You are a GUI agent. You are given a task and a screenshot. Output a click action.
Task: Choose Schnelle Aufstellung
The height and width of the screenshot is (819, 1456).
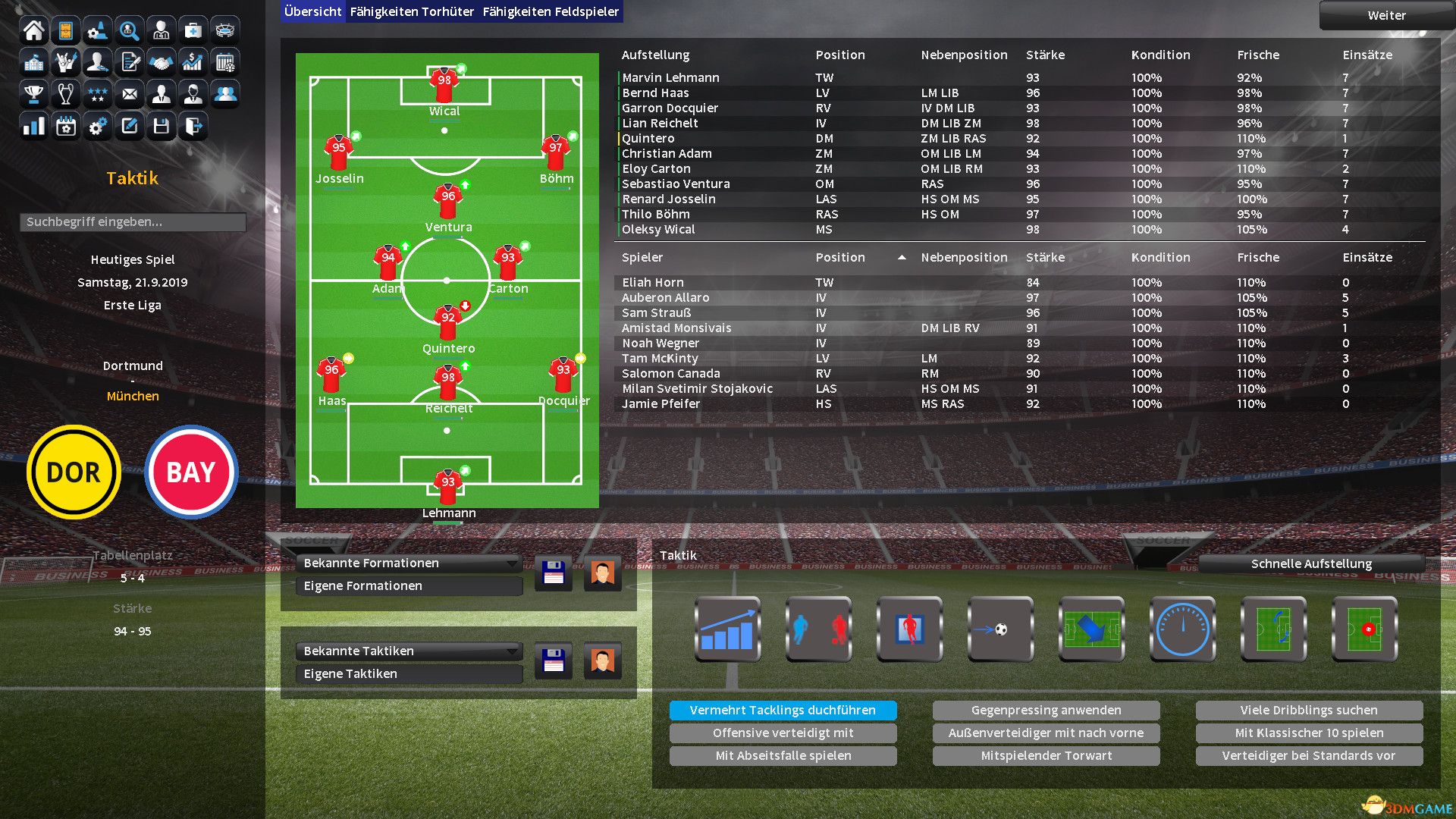pyautogui.click(x=1310, y=563)
